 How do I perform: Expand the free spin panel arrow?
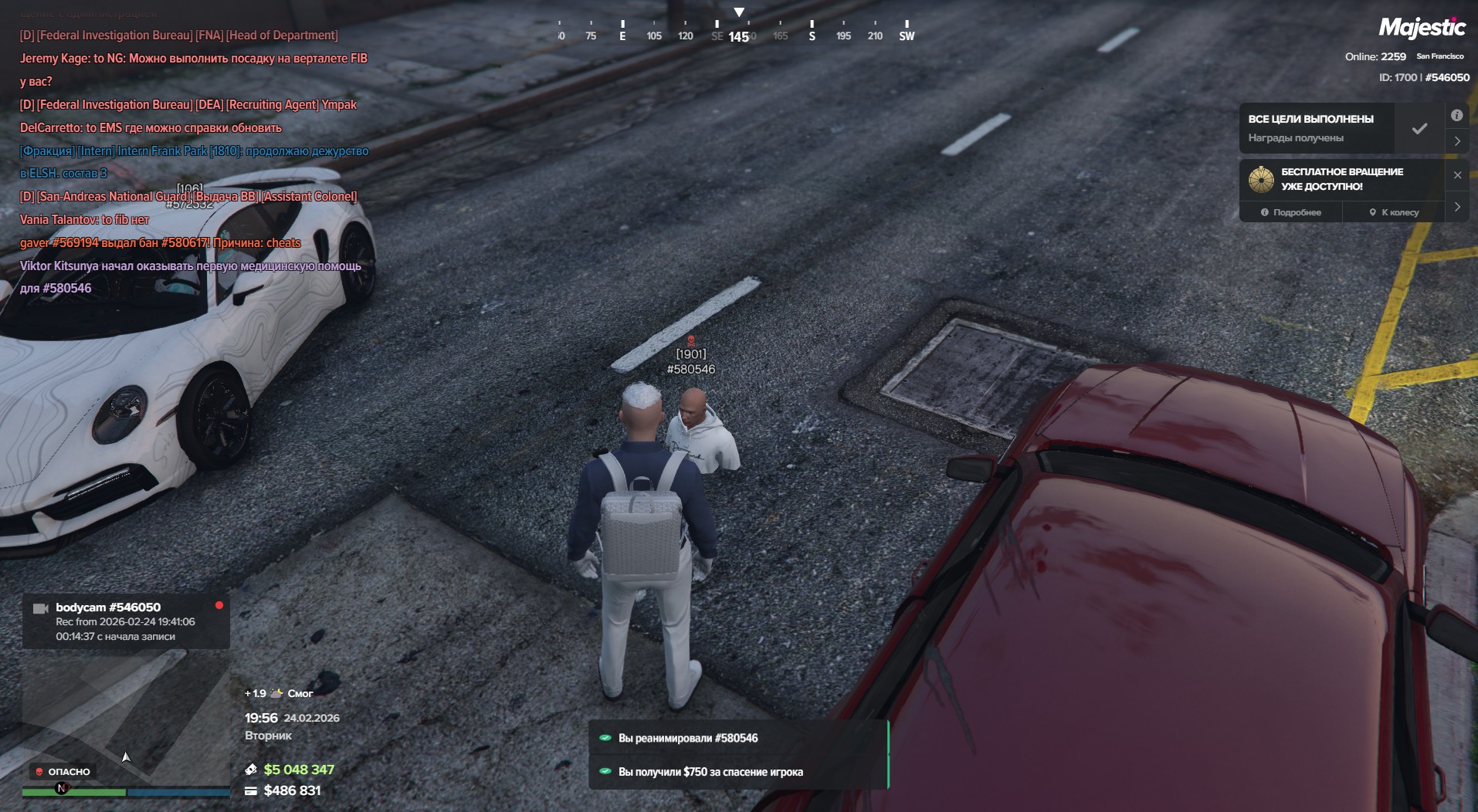click(1457, 207)
